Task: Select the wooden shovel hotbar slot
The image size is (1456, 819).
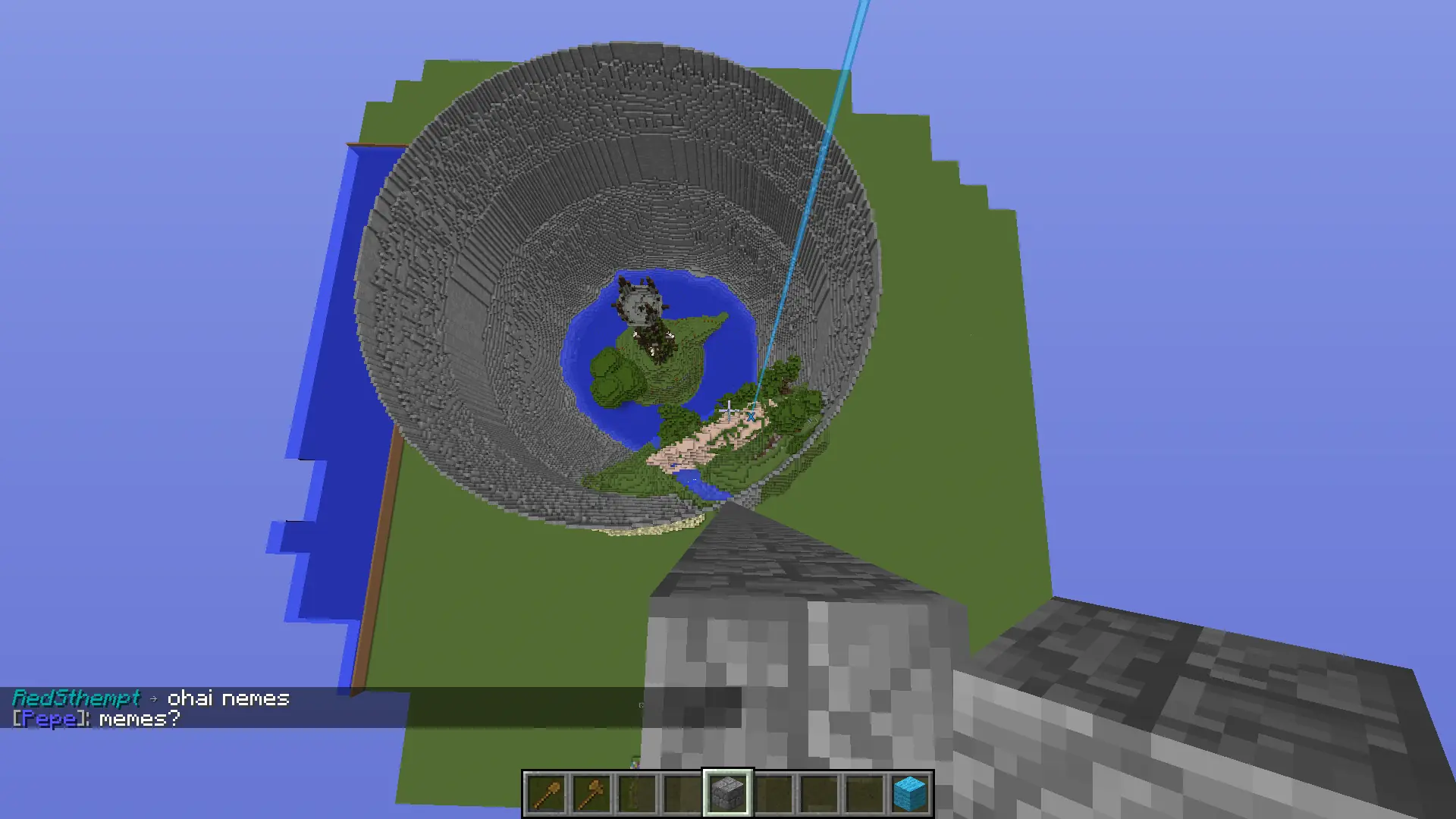Action: pyautogui.click(x=546, y=794)
